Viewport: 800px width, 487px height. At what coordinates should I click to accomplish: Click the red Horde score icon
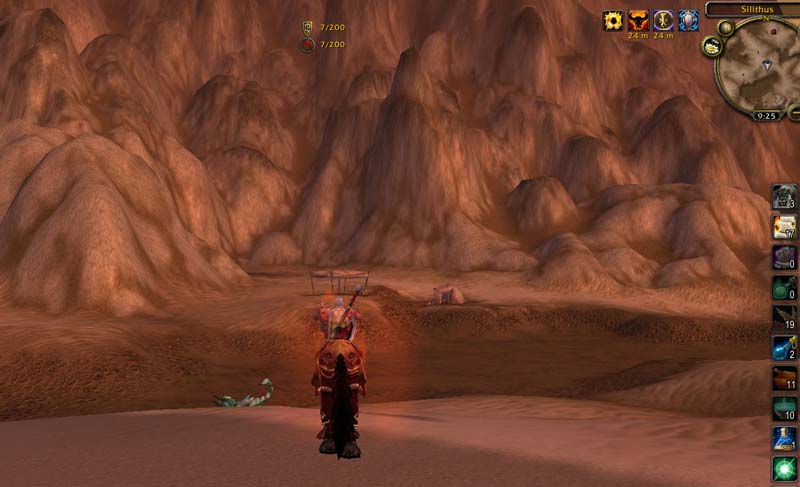click(x=307, y=44)
